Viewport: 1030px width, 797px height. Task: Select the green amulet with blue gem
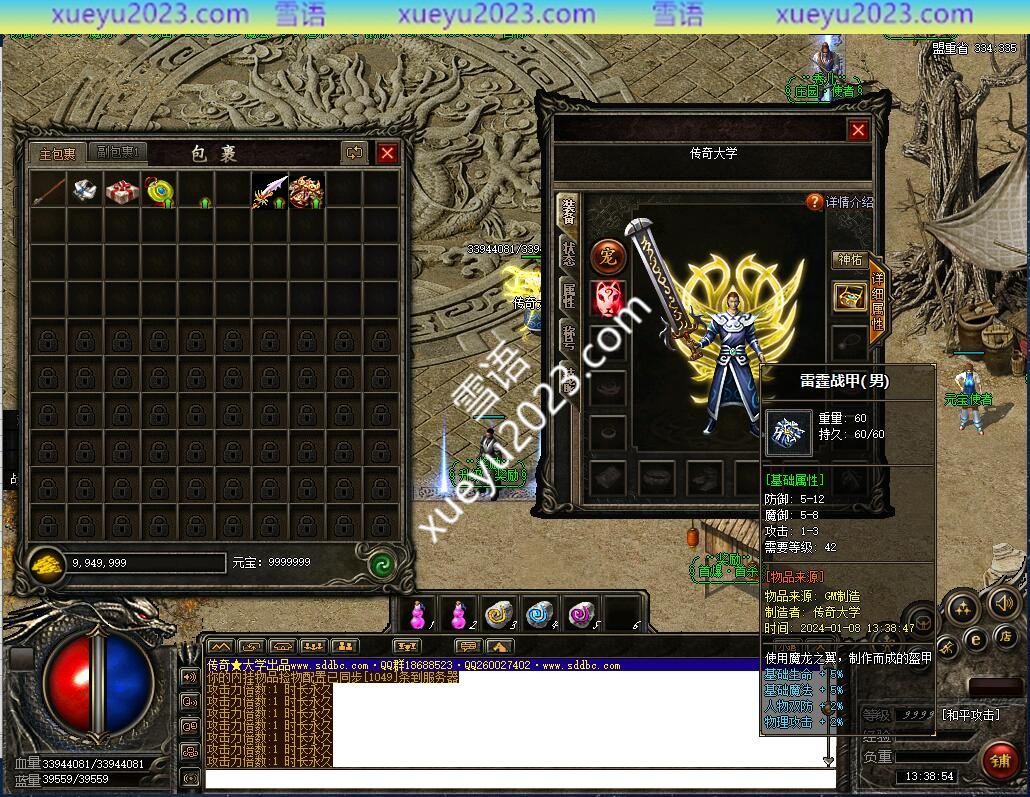(159, 190)
